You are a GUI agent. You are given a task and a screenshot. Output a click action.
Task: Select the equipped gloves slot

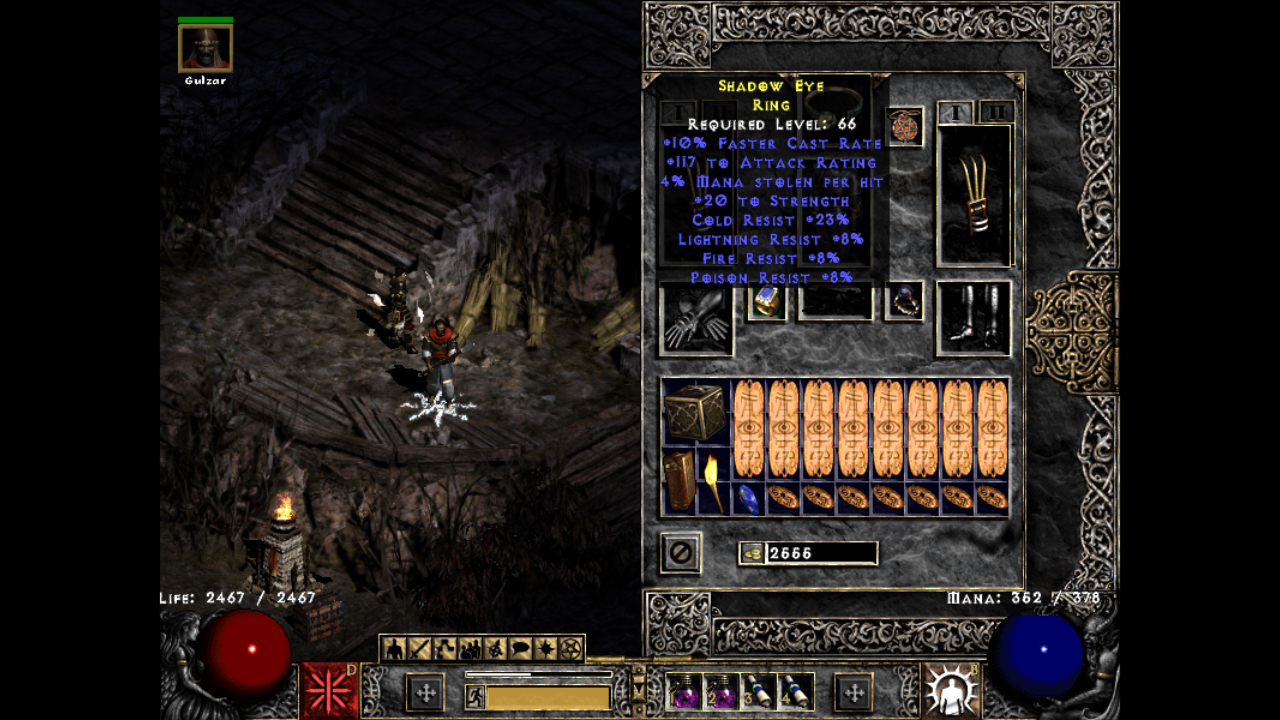pos(696,320)
